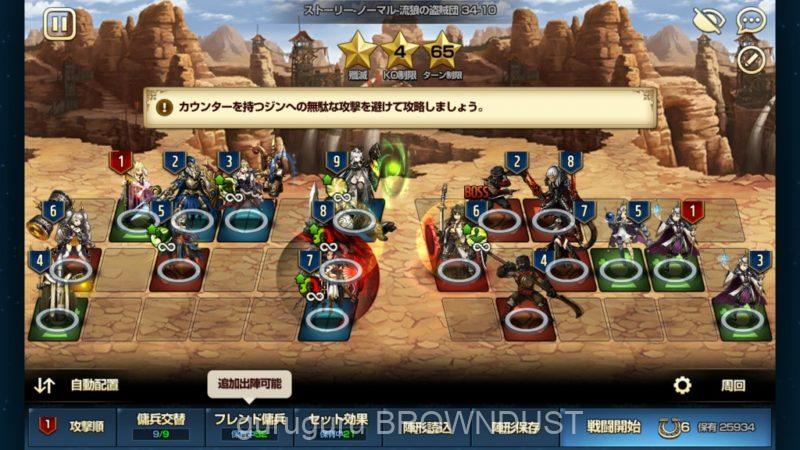Viewport: 800px width, 450px height.
Task: Toggle the crossed-out eye visibility icon
Action: click(x=708, y=20)
